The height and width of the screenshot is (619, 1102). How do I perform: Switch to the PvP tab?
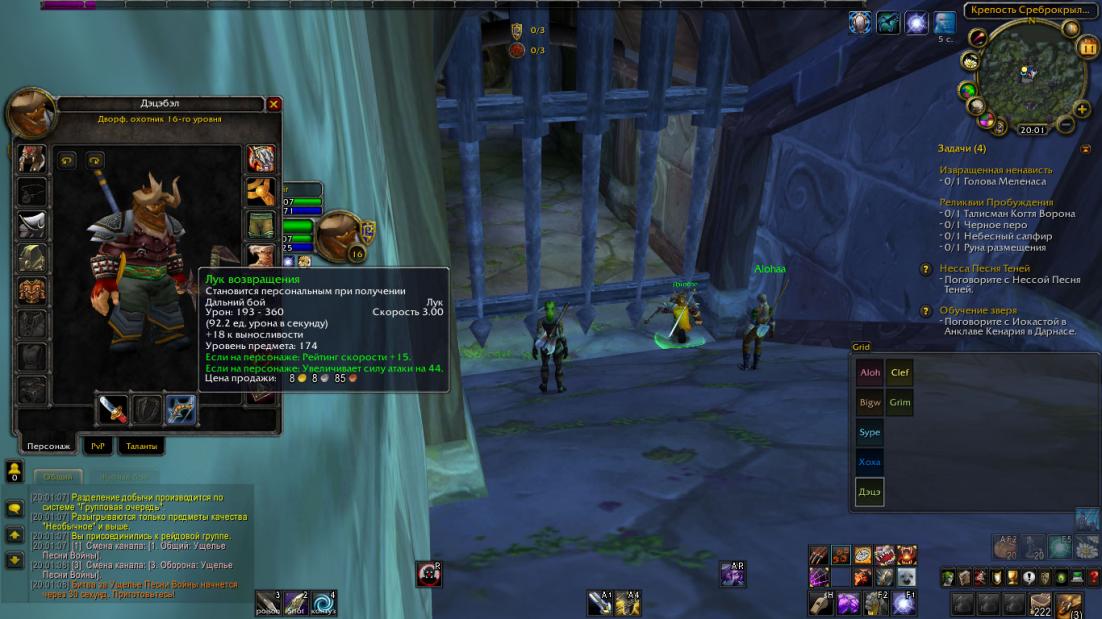tap(97, 446)
